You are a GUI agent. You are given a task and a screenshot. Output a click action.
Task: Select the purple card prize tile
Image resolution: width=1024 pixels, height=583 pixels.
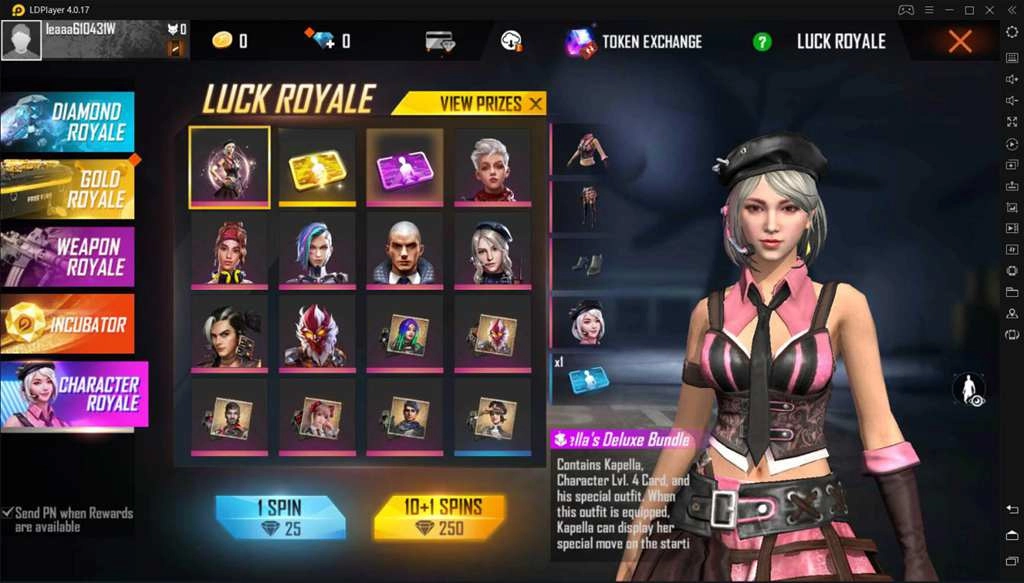(x=405, y=167)
